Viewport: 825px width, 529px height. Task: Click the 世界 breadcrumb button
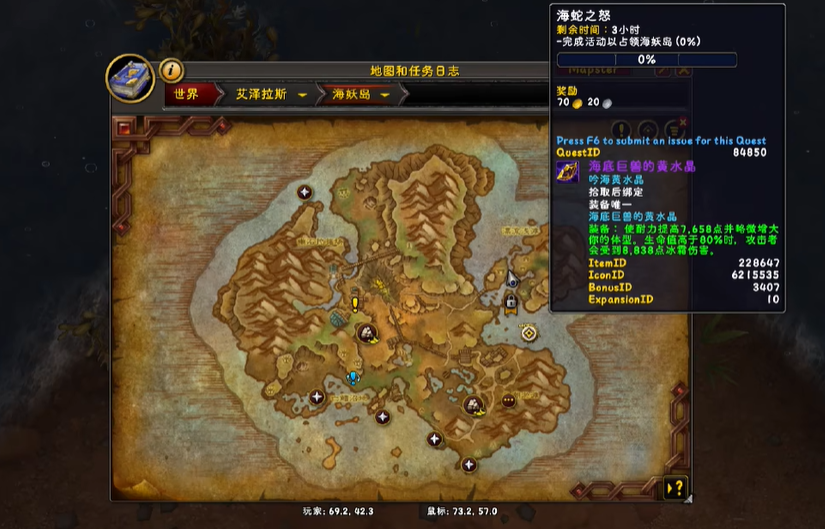click(x=187, y=94)
